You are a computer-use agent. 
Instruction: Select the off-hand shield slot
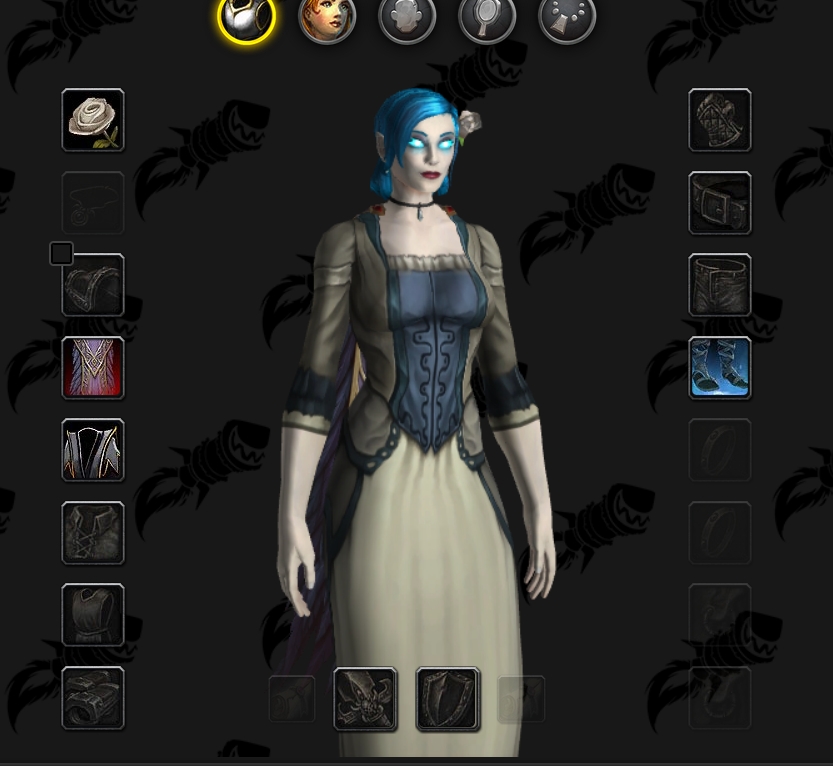pyautogui.click(x=447, y=699)
